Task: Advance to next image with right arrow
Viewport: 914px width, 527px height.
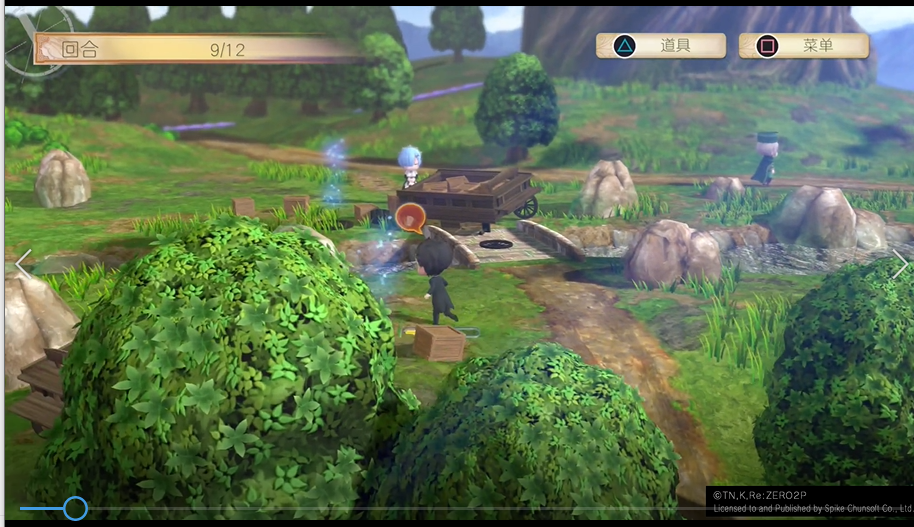Action: tap(899, 264)
